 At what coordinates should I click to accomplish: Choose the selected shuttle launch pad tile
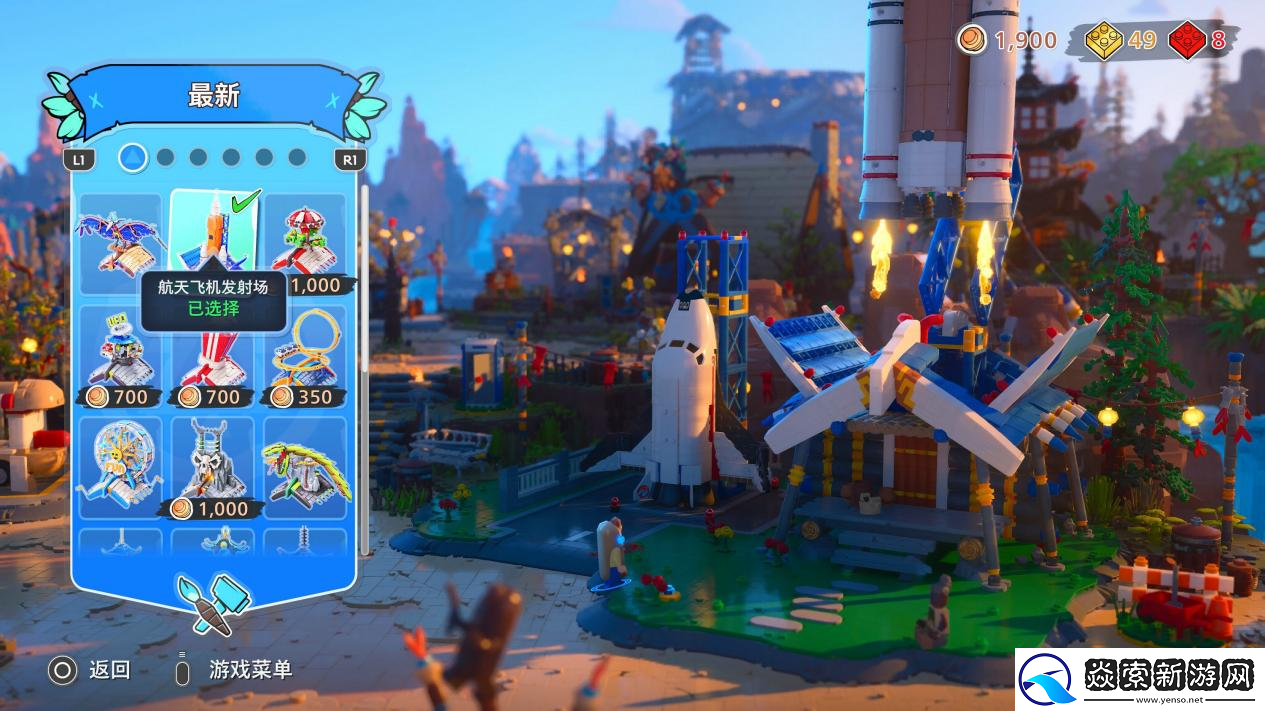[212, 232]
